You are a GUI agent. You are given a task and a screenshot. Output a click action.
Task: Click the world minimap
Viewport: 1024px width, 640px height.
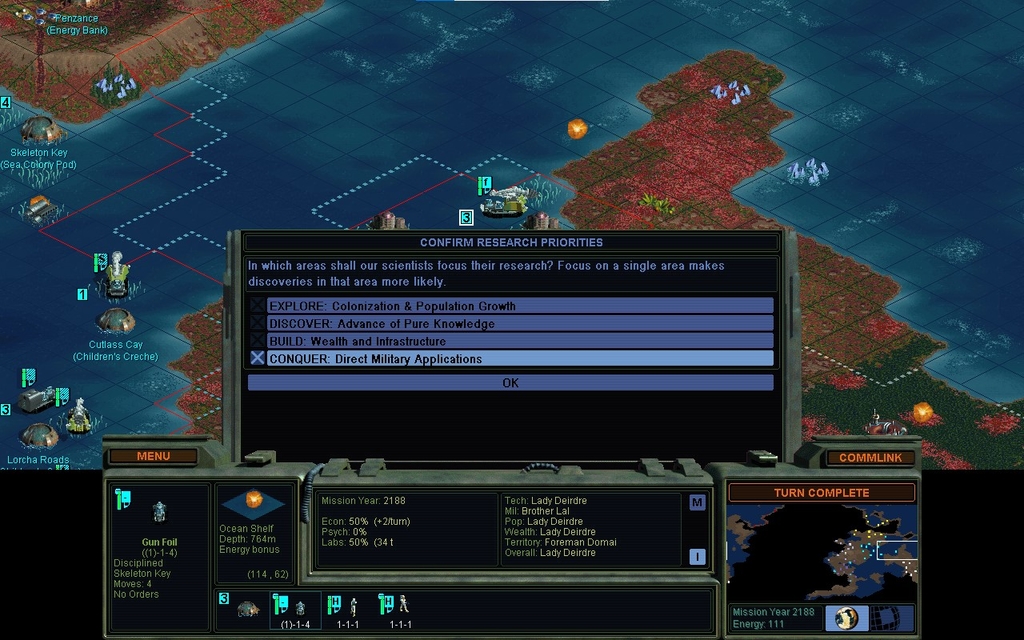point(821,552)
